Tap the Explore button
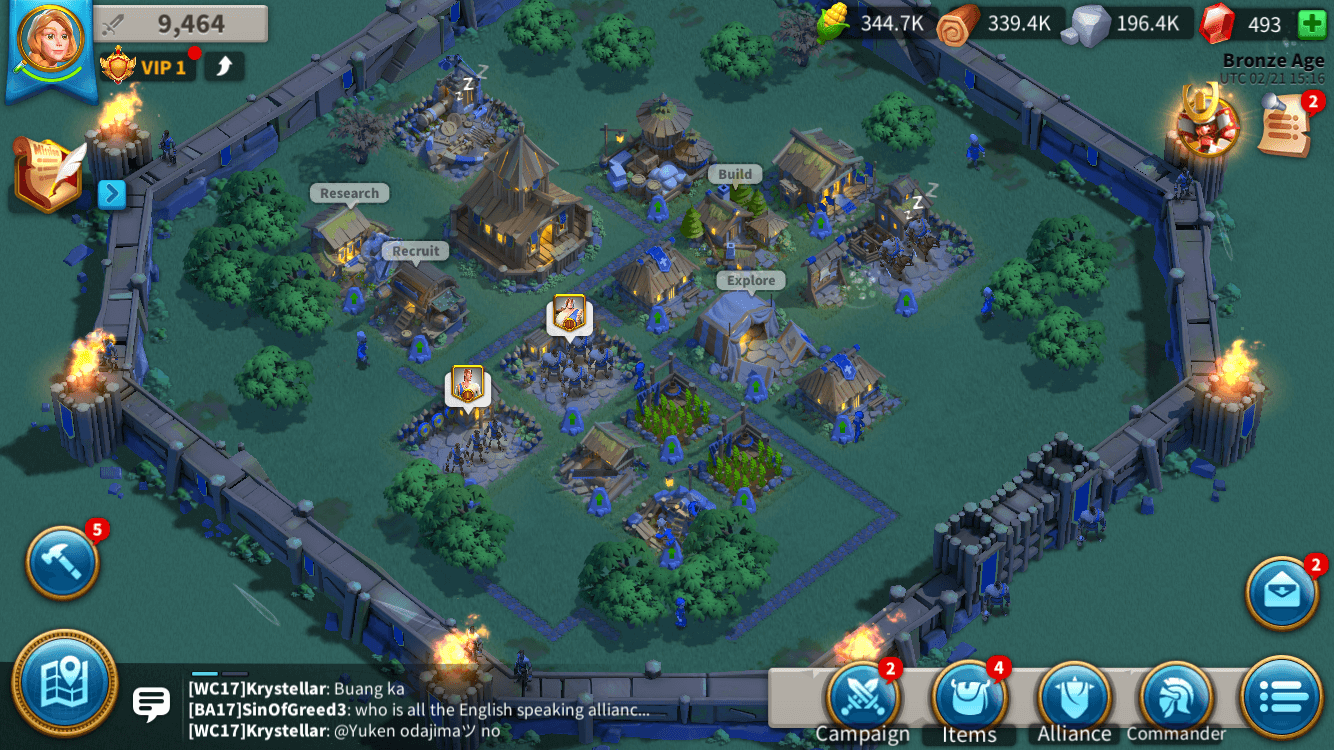The height and width of the screenshot is (750, 1334). pyautogui.click(x=750, y=280)
